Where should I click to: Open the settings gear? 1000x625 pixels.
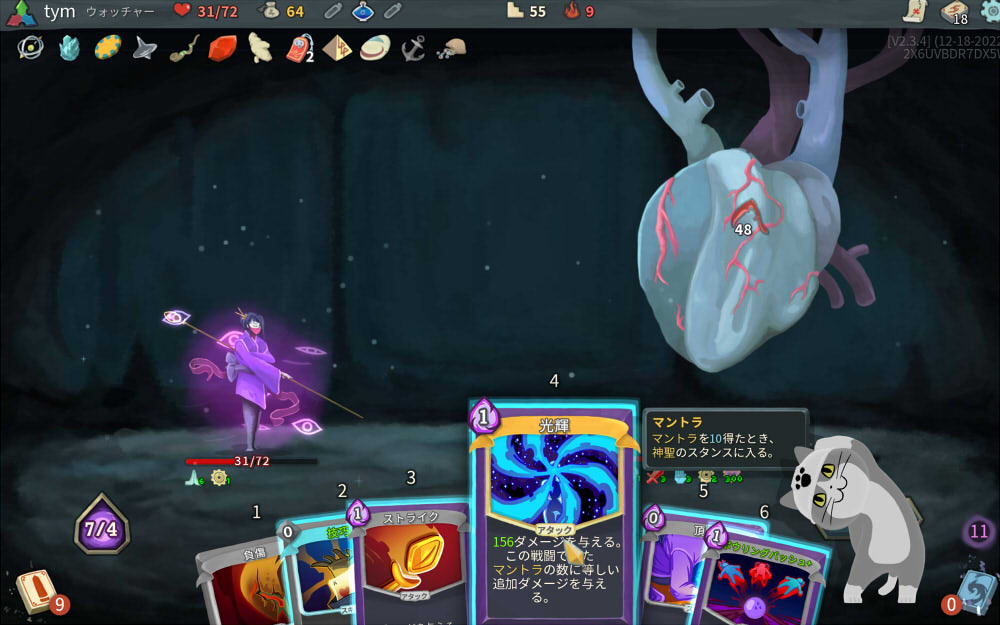click(x=990, y=11)
